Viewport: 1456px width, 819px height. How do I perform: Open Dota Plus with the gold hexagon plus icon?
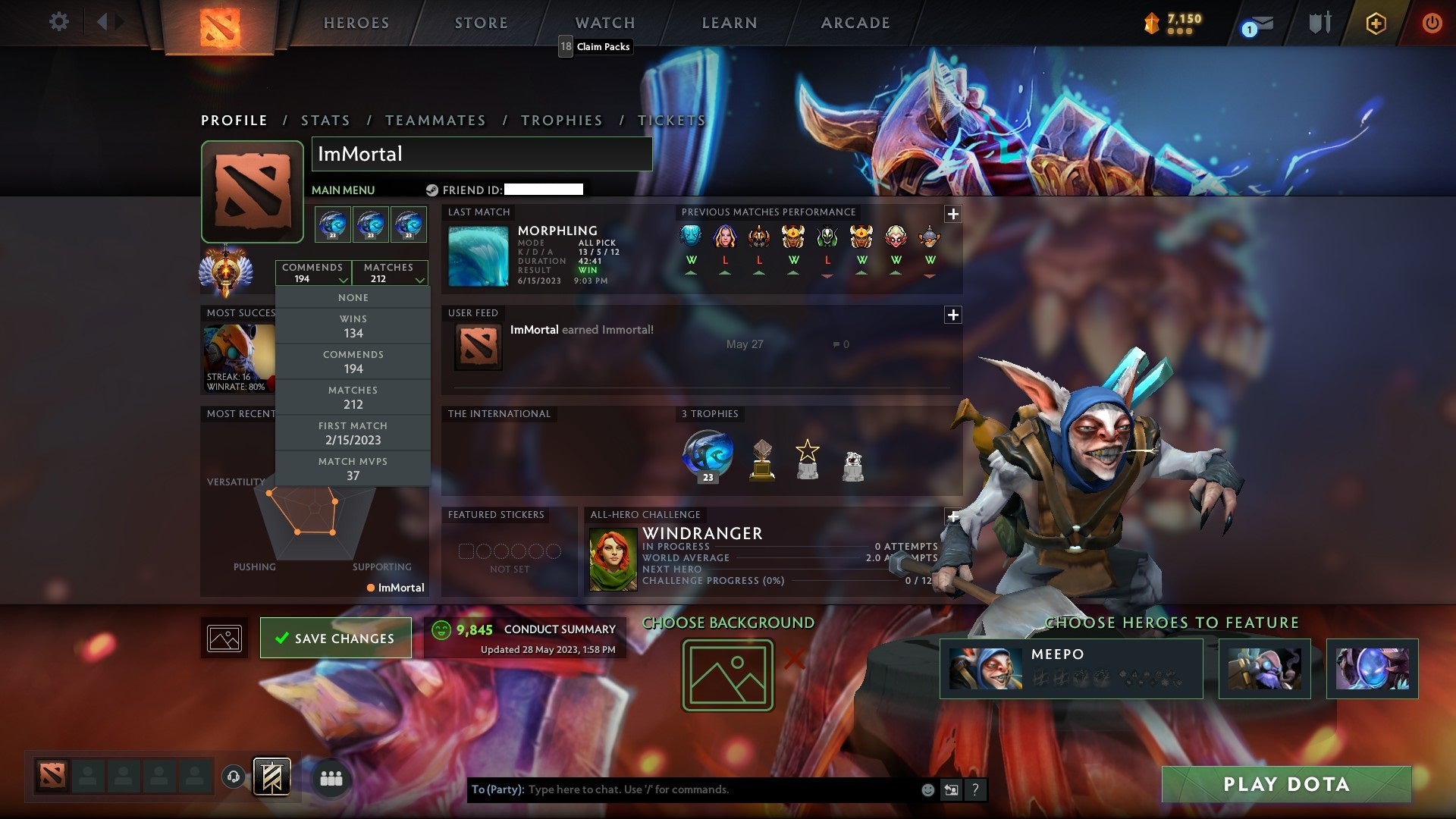1376,23
